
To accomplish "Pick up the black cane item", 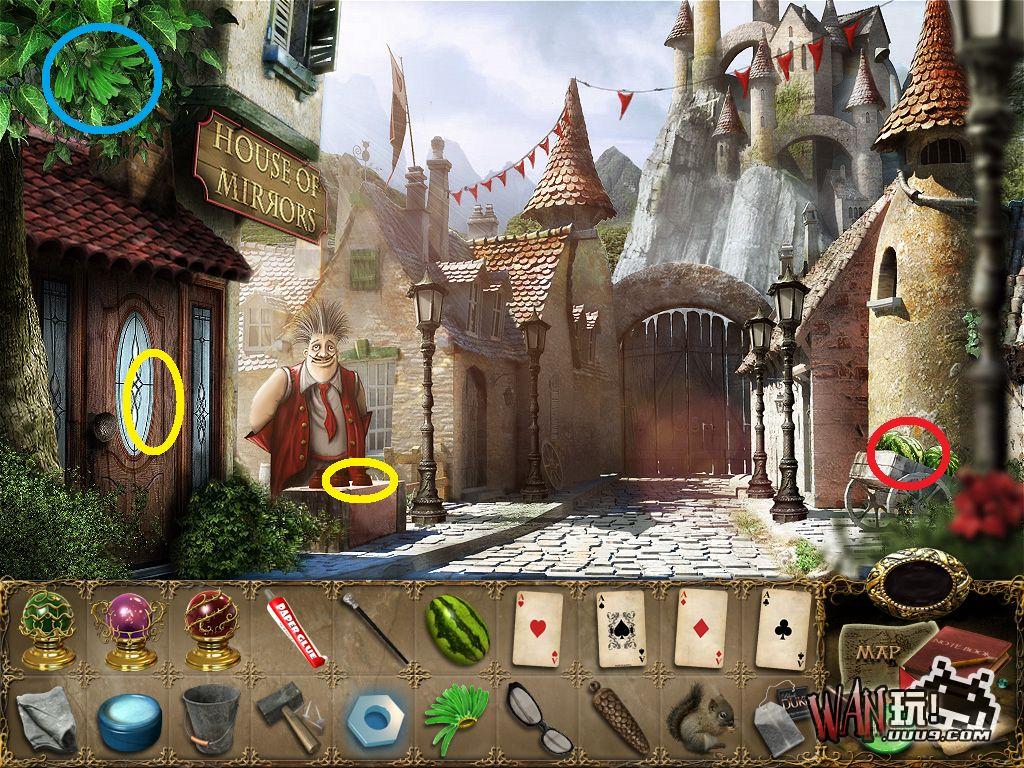I will [375, 627].
